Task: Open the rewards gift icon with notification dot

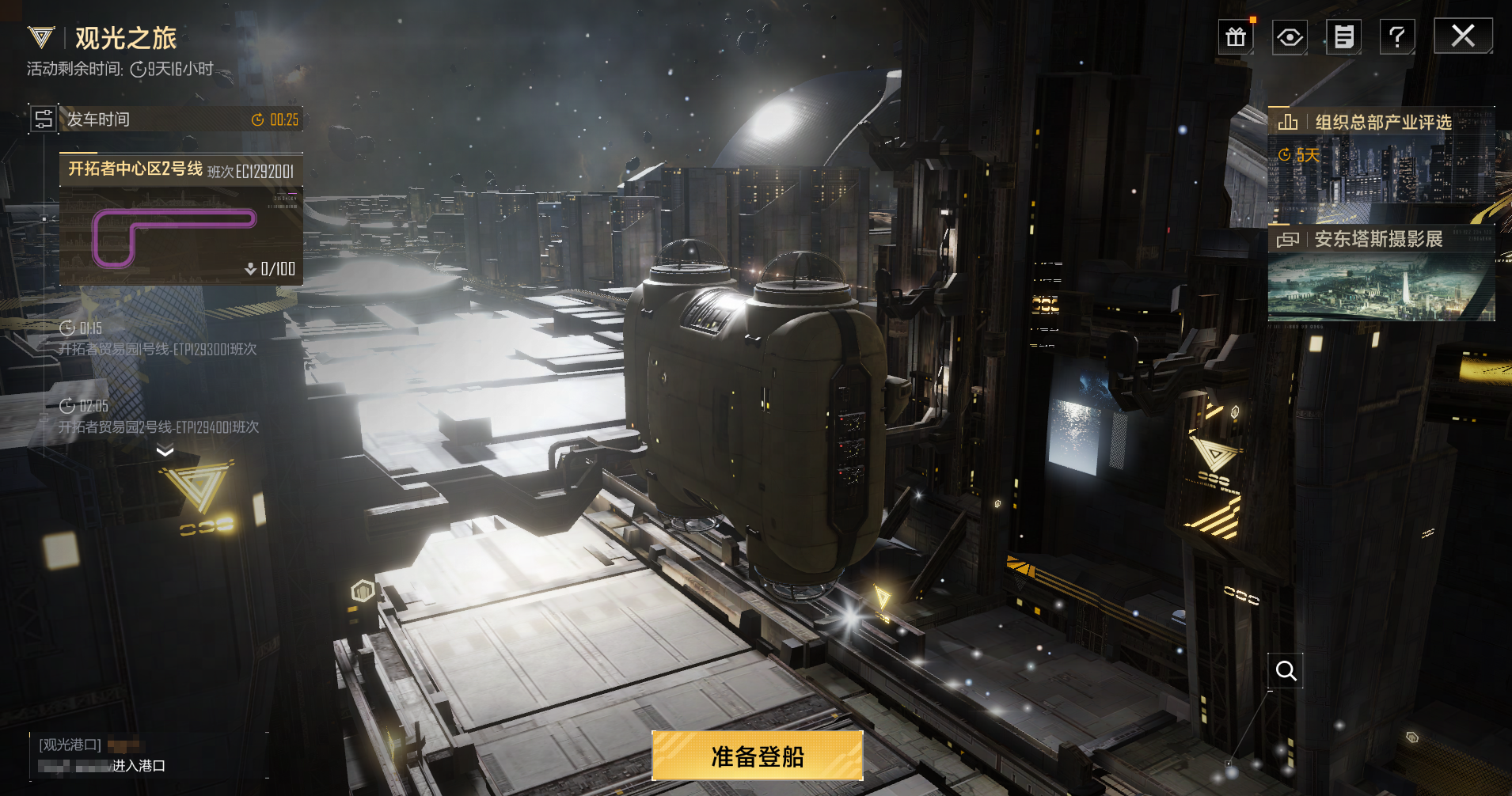Action: (1236, 36)
